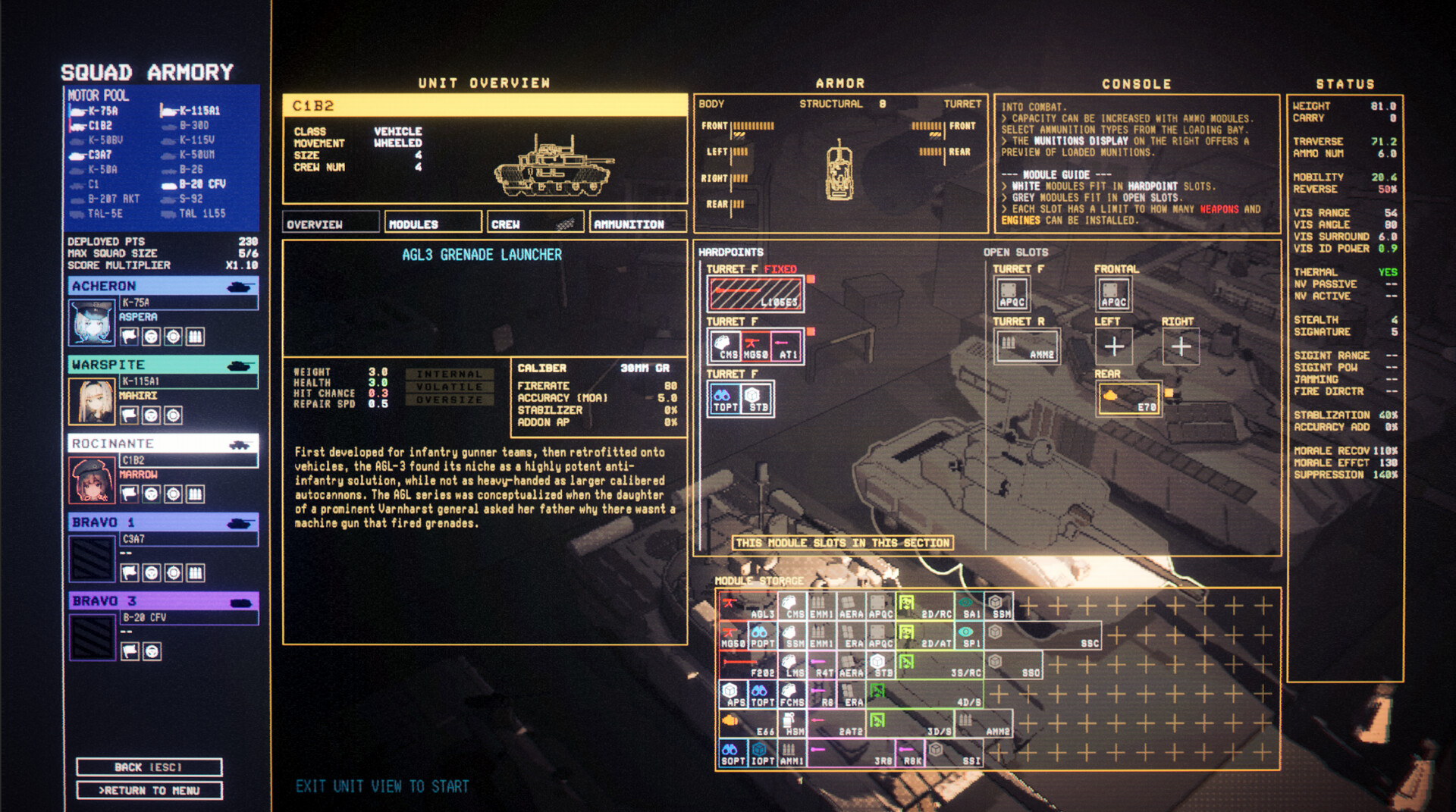
Task: Toggle the gunner target icon under ASPERA
Action: point(174,336)
